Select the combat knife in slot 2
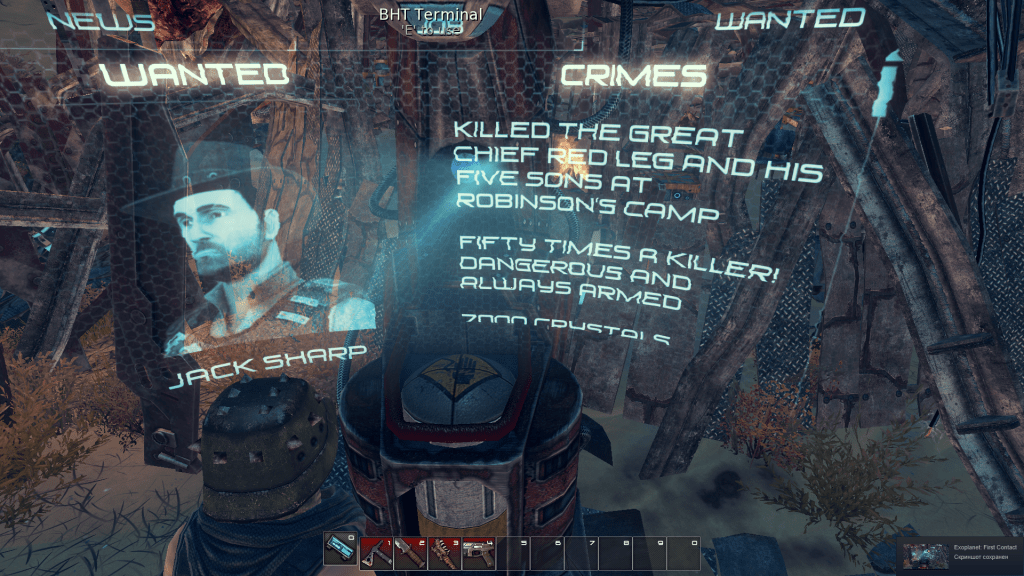The image size is (1024, 576). 410,553
